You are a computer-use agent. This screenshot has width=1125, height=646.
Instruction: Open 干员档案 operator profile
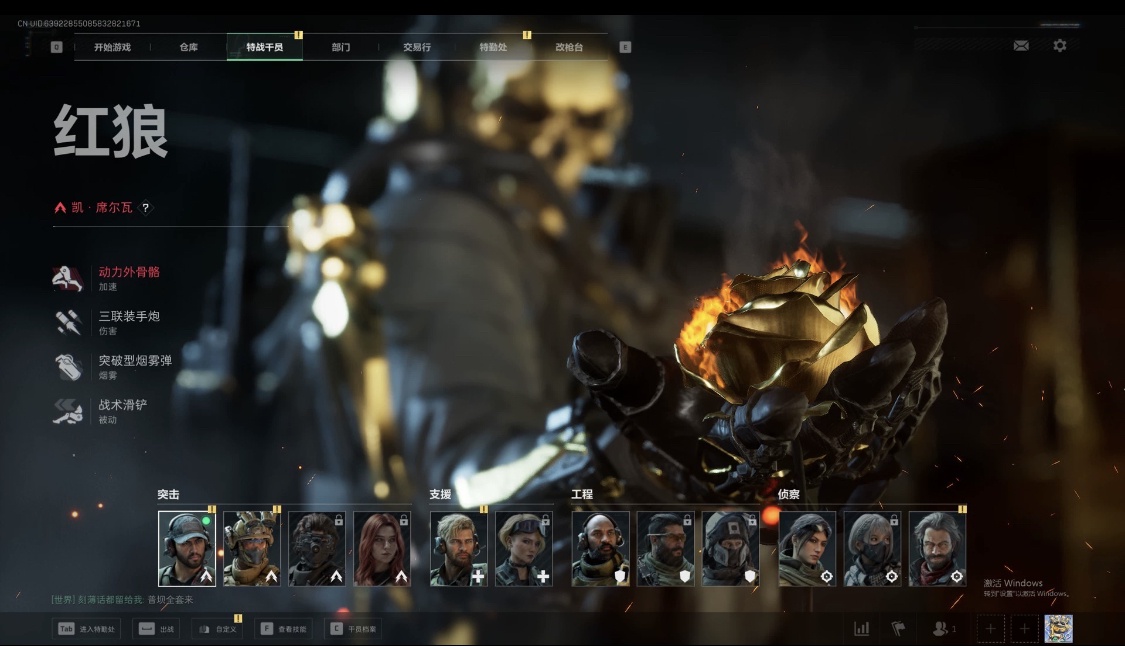(354, 629)
